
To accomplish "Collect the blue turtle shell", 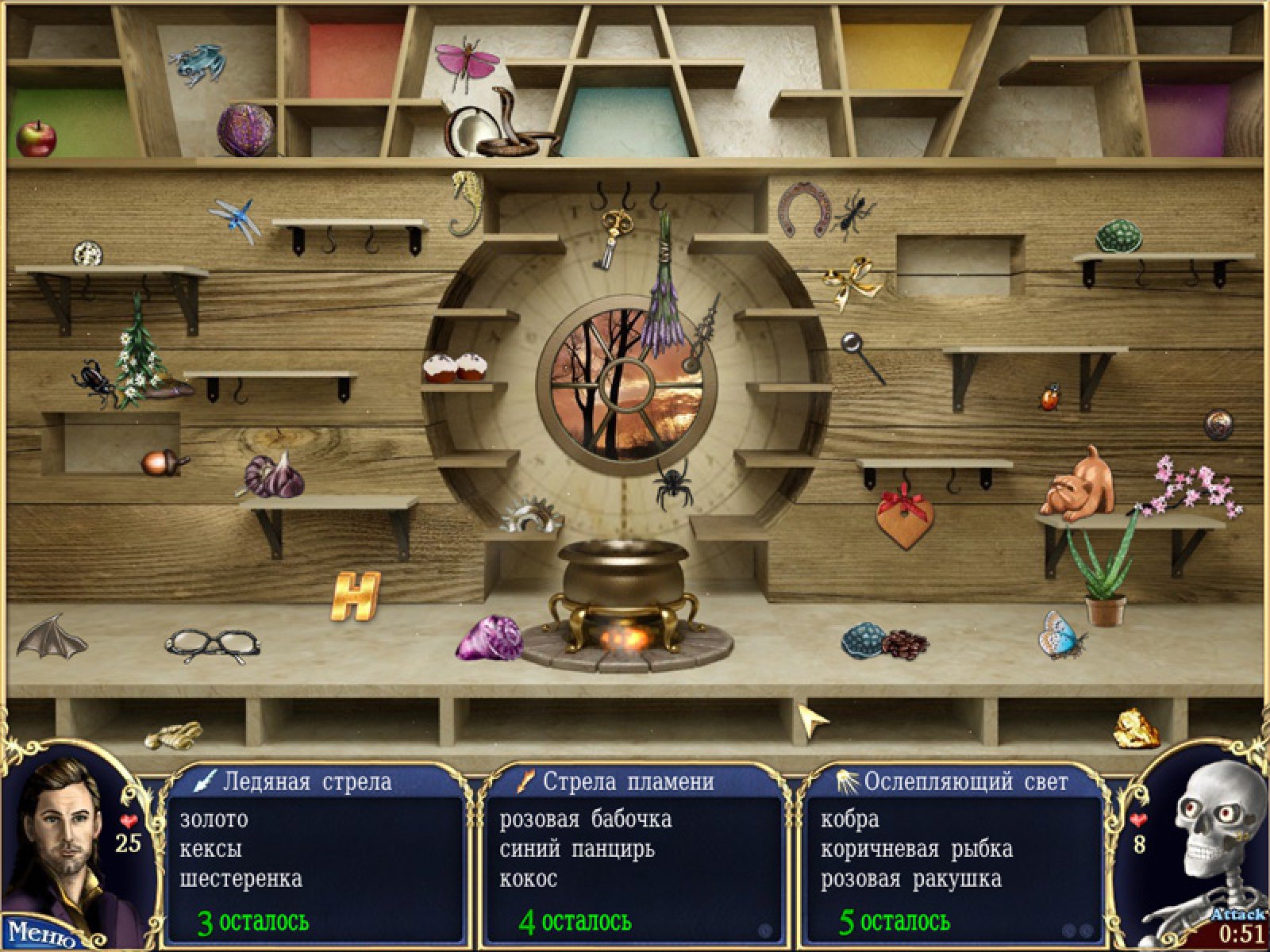I will click(863, 639).
